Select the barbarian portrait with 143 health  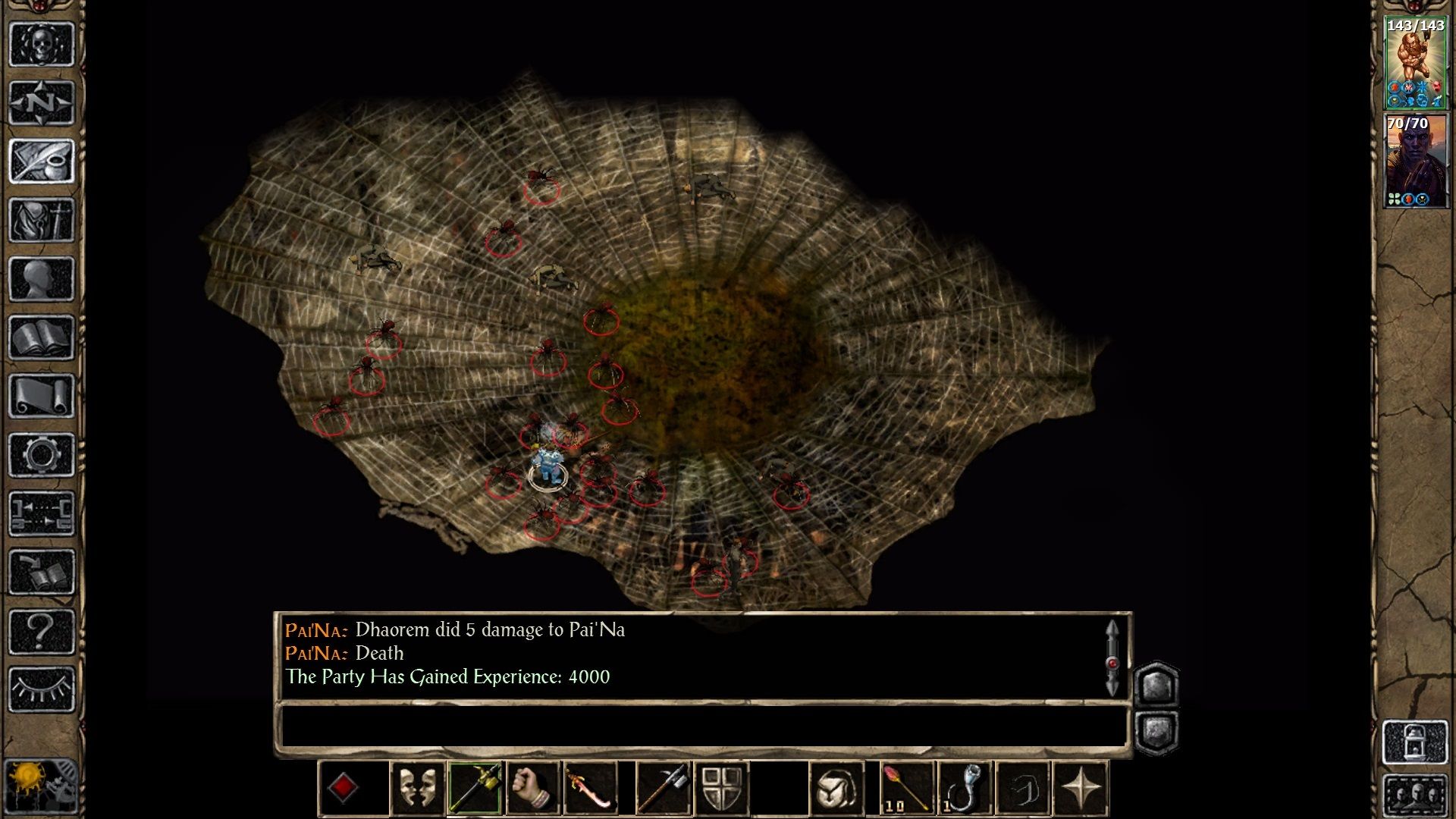point(1415,64)
